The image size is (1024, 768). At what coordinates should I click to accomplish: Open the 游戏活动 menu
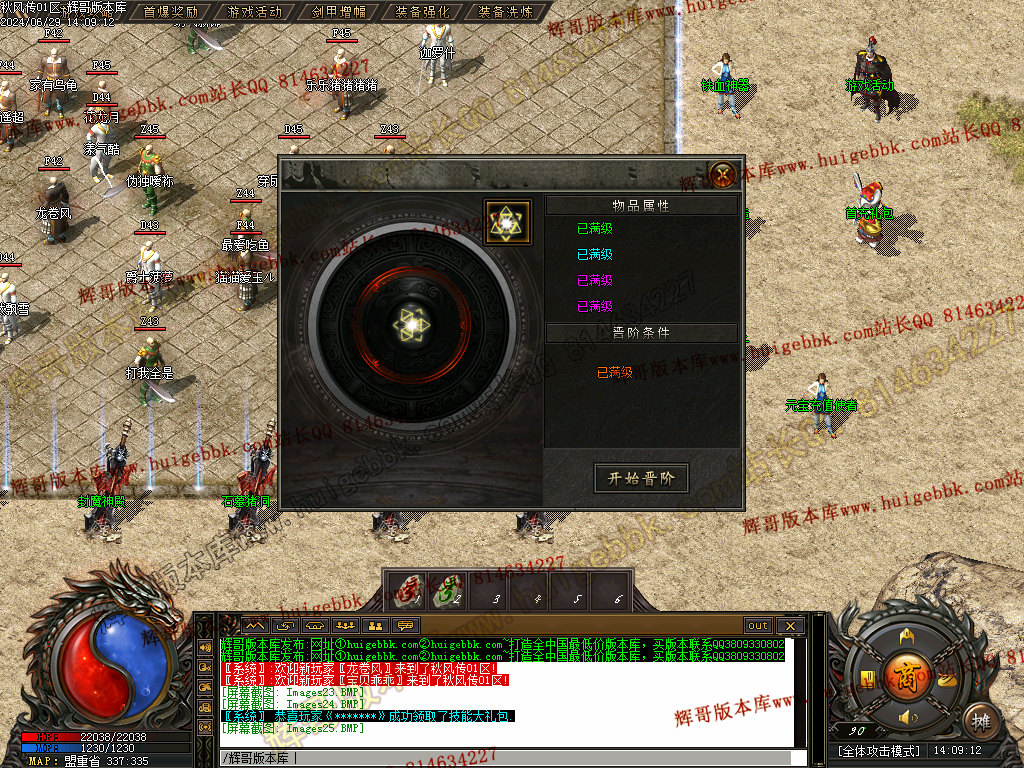click(x=254, y=12)
